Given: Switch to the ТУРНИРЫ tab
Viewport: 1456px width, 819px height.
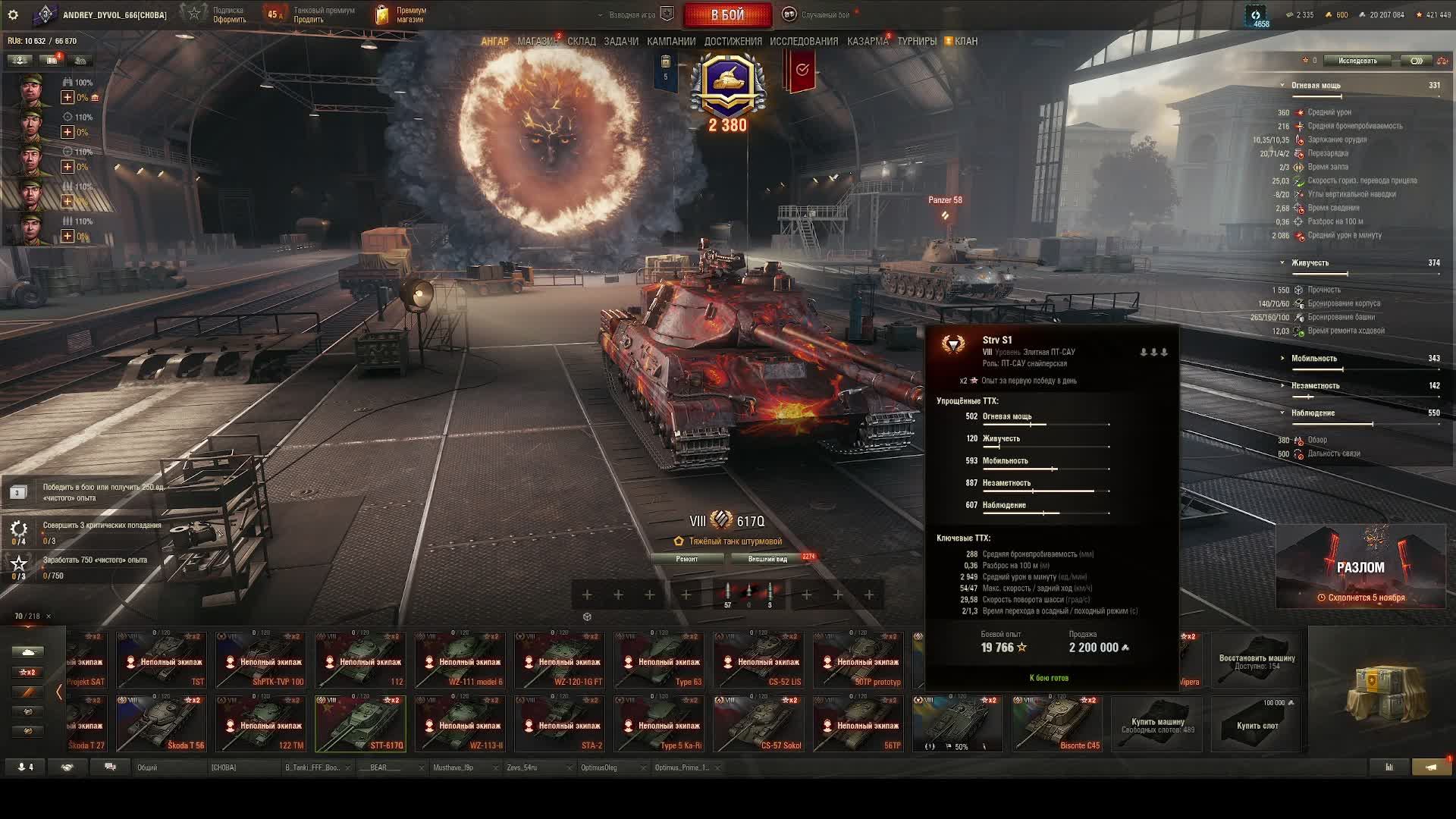Looking at the screenshot, I should (x=917, y=42).
